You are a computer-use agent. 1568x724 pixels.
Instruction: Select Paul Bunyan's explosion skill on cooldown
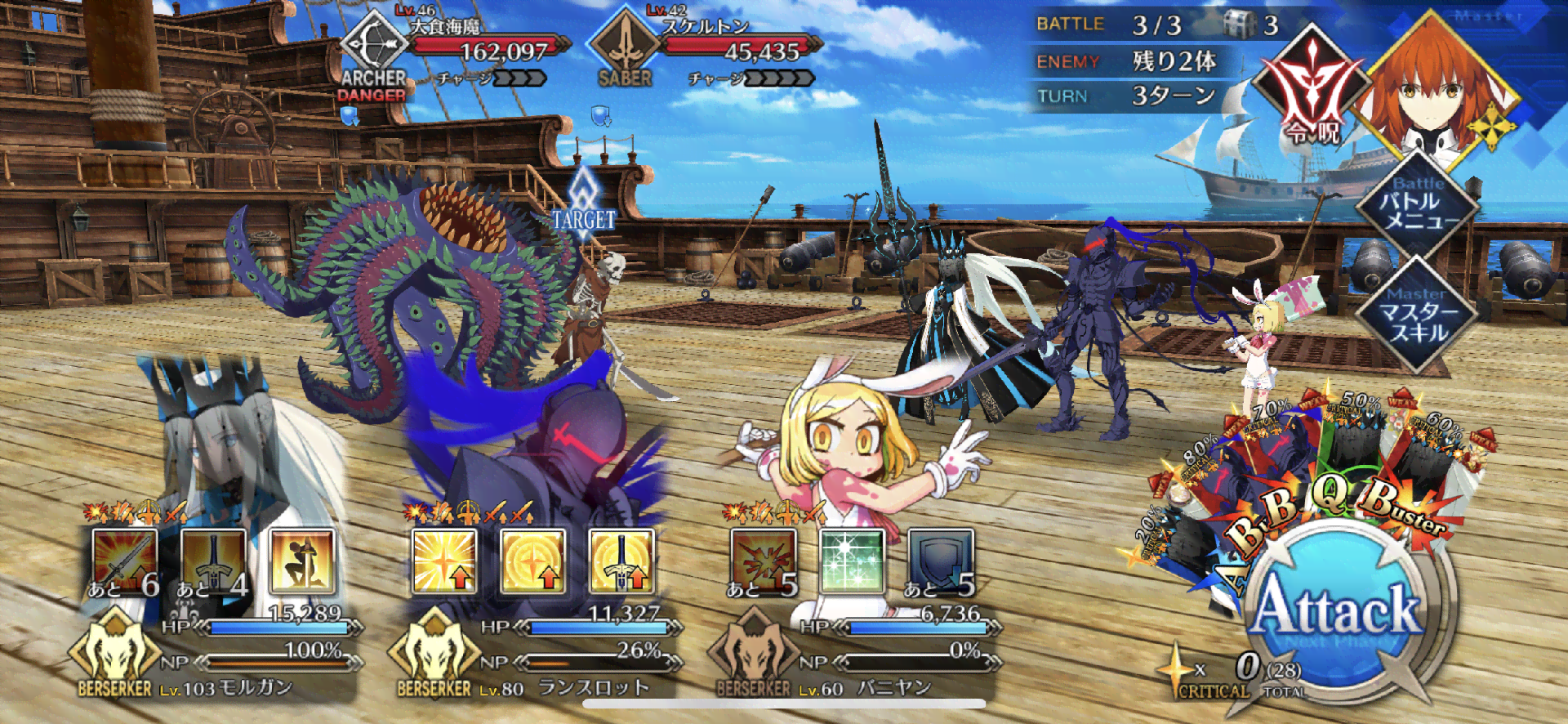(764, 561)
